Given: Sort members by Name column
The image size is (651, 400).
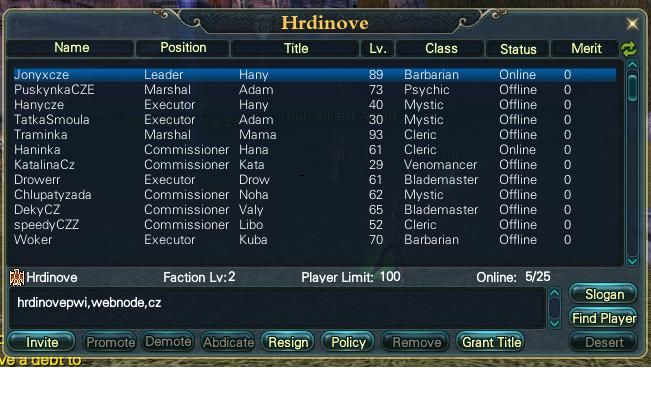Looking at the screenshot, I should (71, 48).
